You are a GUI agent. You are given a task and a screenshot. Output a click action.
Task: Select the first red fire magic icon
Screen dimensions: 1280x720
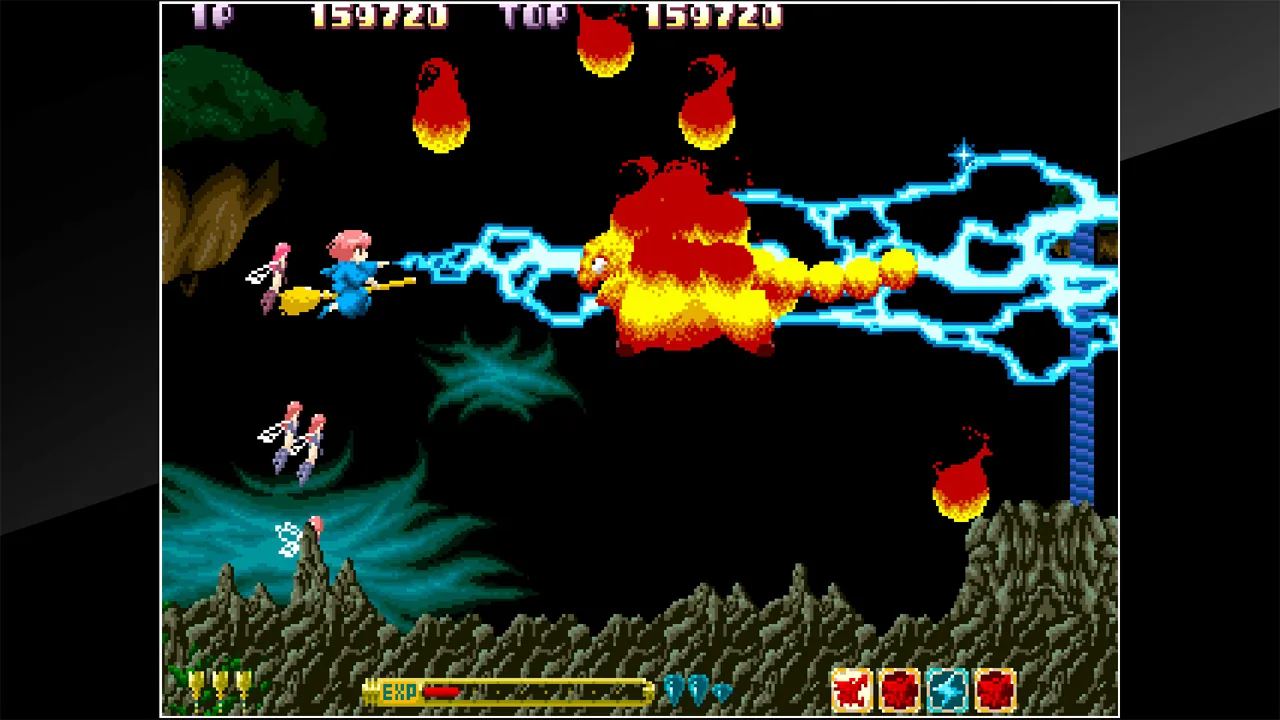coord(899,688)
